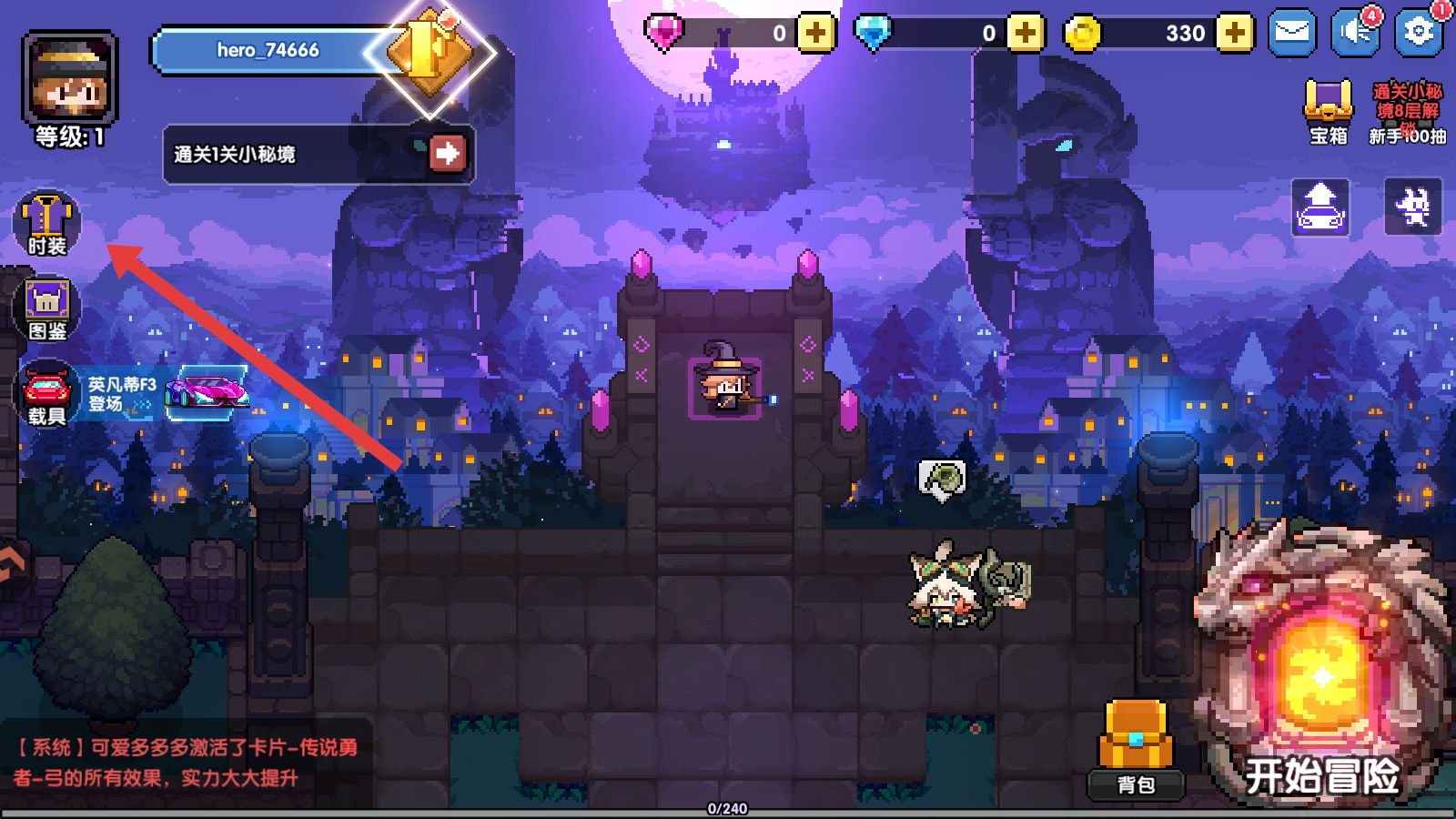The height and width of the screenshot is (819, 1456).
Task: Open the 载具 vehicle menu
Action: pos(46,393)
